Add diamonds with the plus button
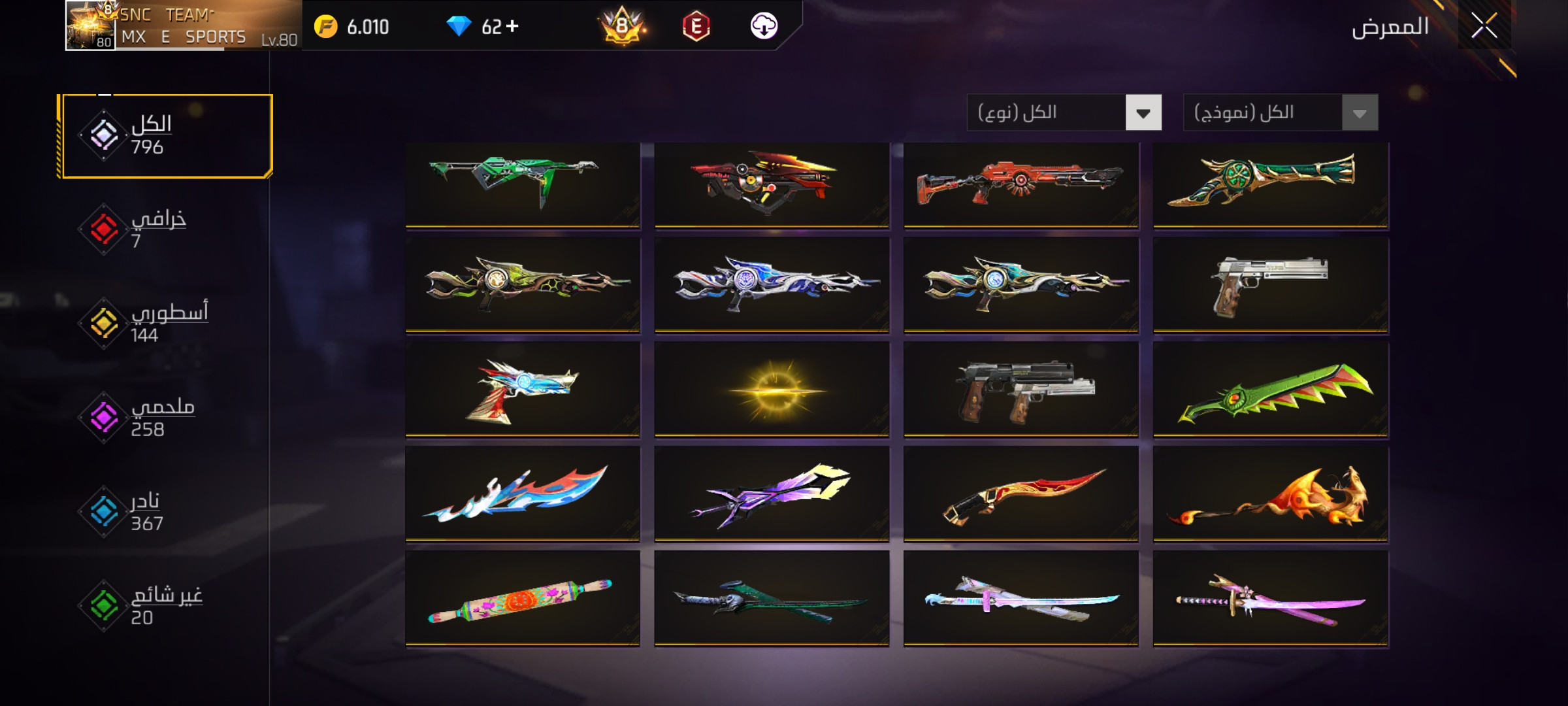 point(513,26)
